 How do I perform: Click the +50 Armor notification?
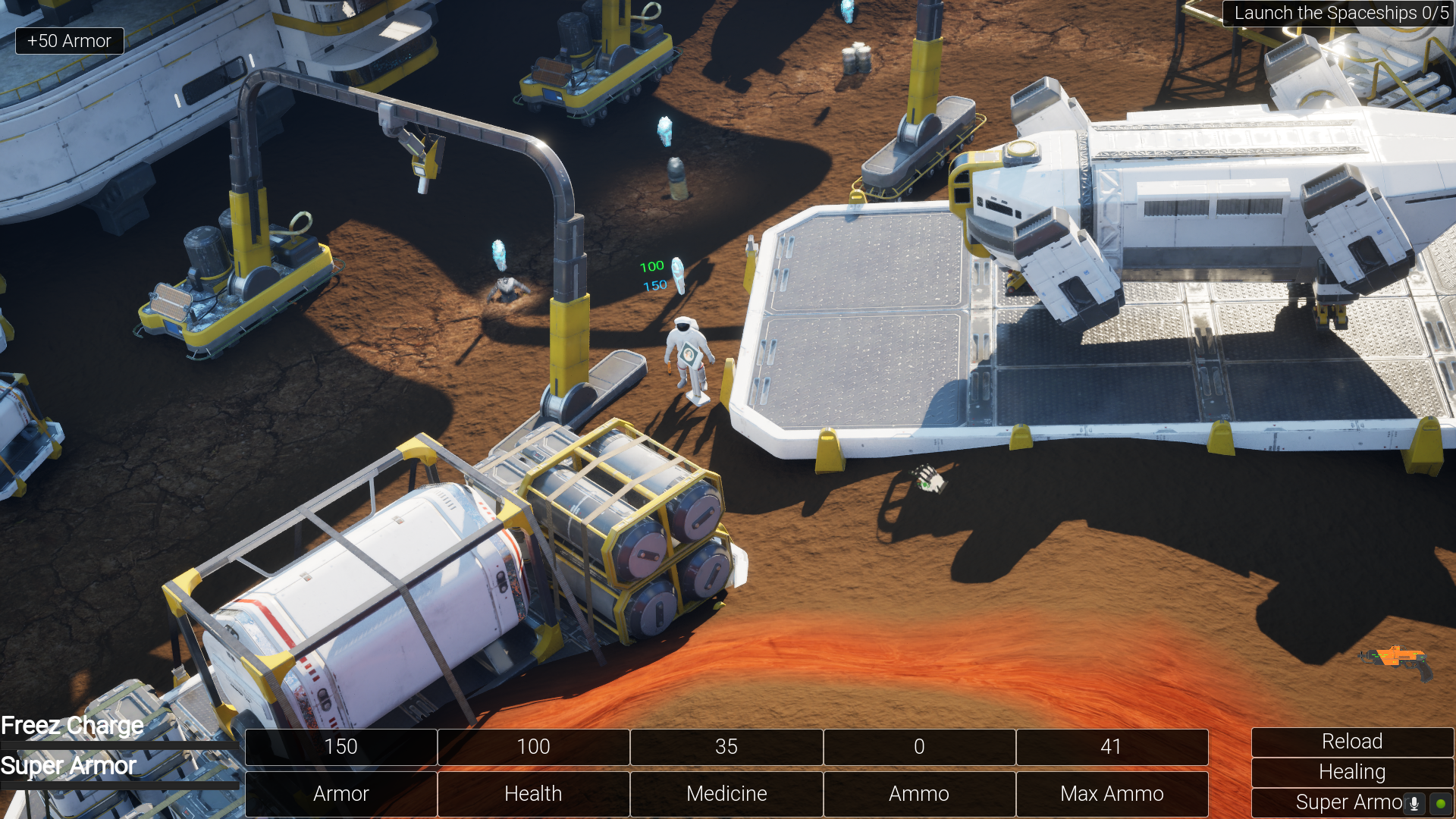point(69,40)
